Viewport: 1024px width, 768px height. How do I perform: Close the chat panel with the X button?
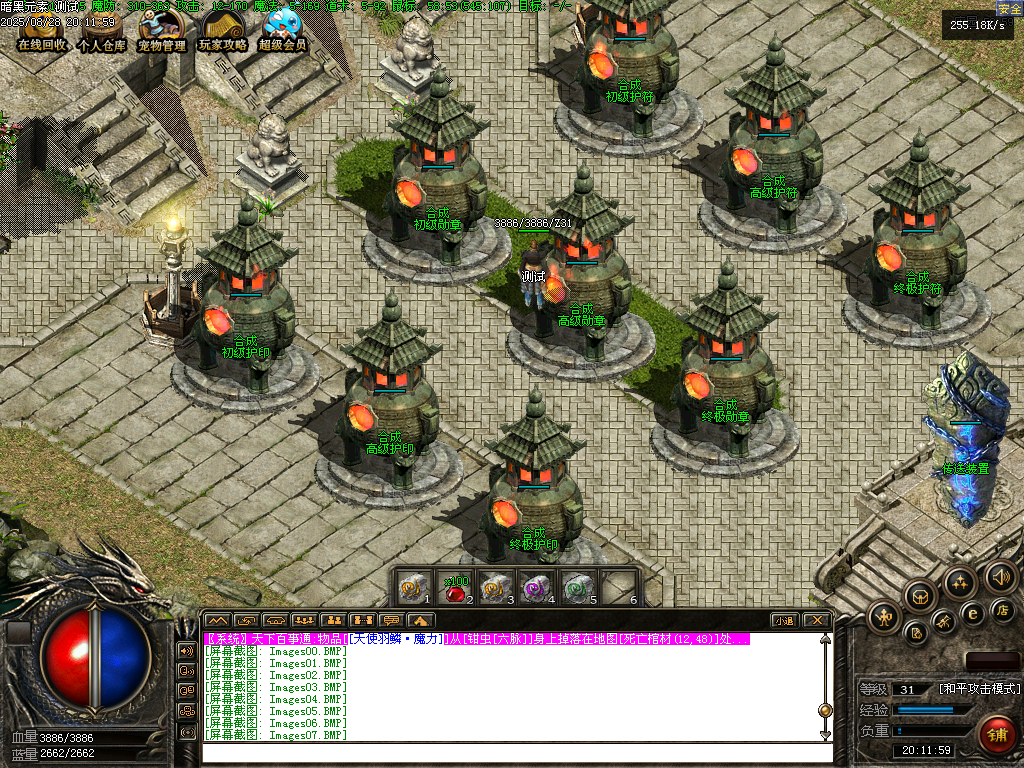816,620
